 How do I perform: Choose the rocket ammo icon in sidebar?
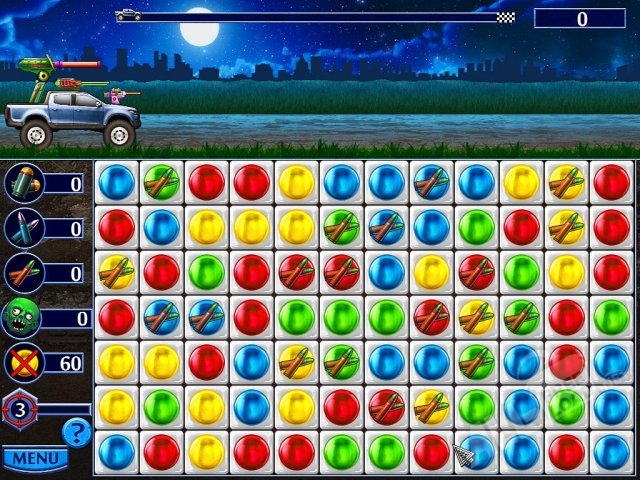(21, 273)
